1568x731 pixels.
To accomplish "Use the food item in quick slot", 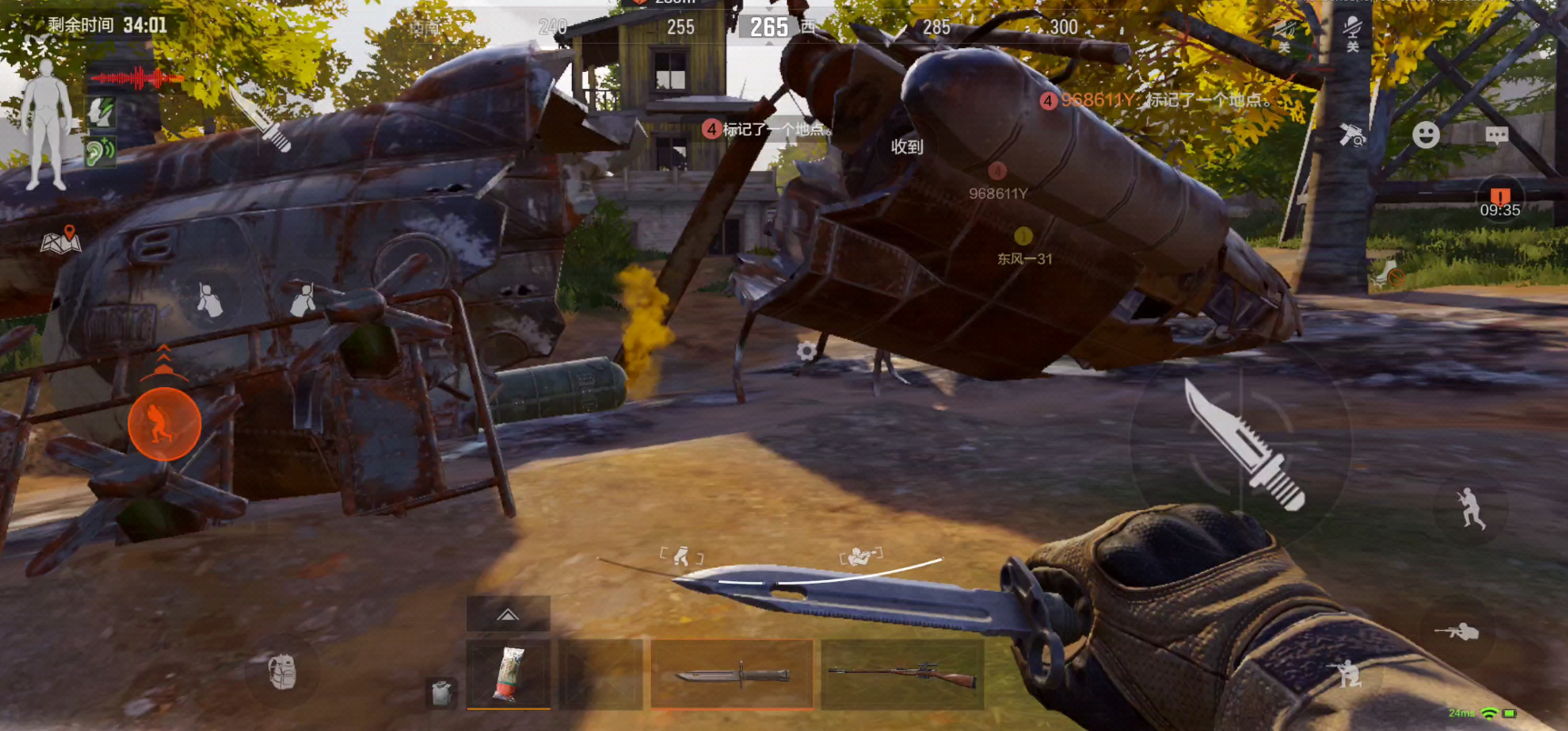I will tap(508, 675).
